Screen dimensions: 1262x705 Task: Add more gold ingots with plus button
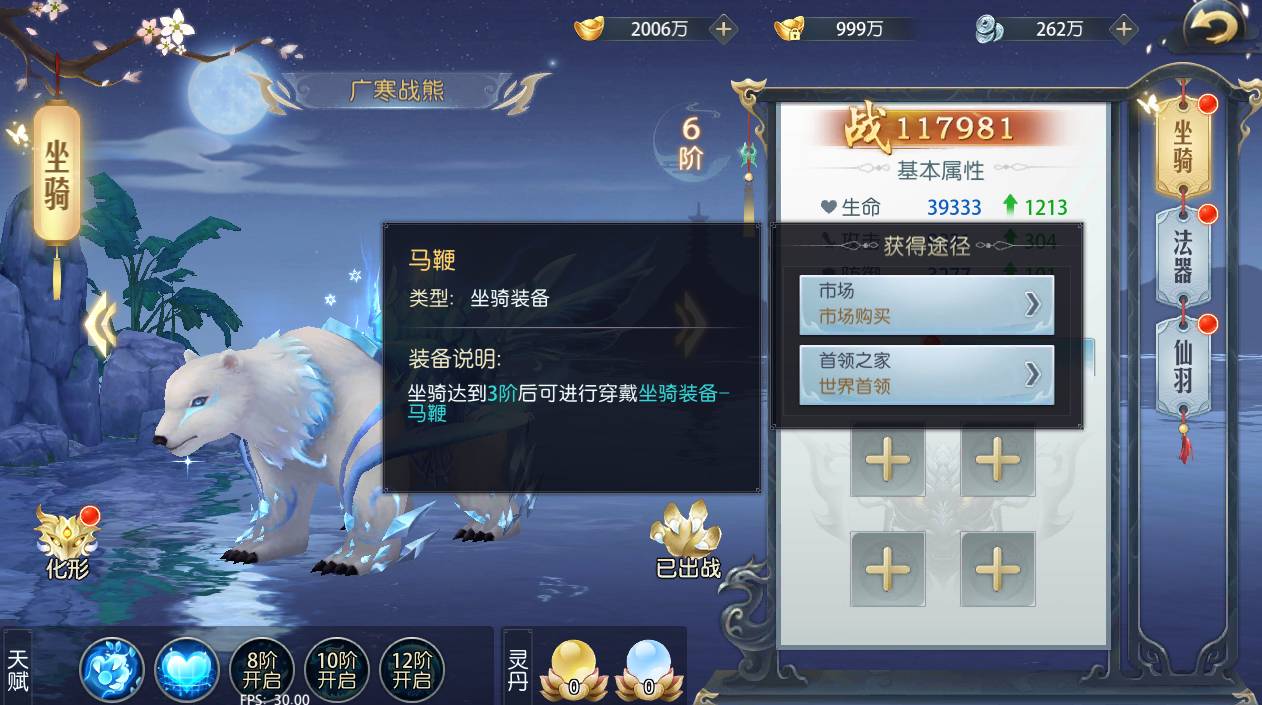[723, 29]
